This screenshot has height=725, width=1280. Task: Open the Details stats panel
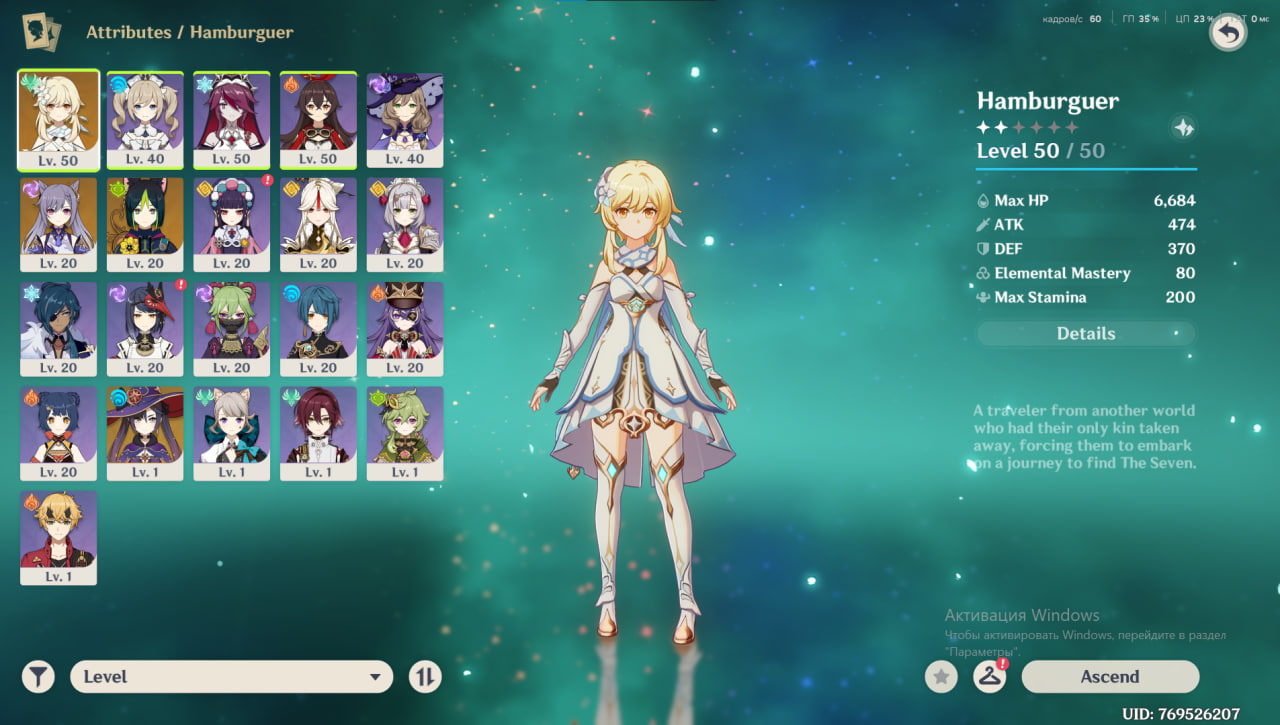1085,334
